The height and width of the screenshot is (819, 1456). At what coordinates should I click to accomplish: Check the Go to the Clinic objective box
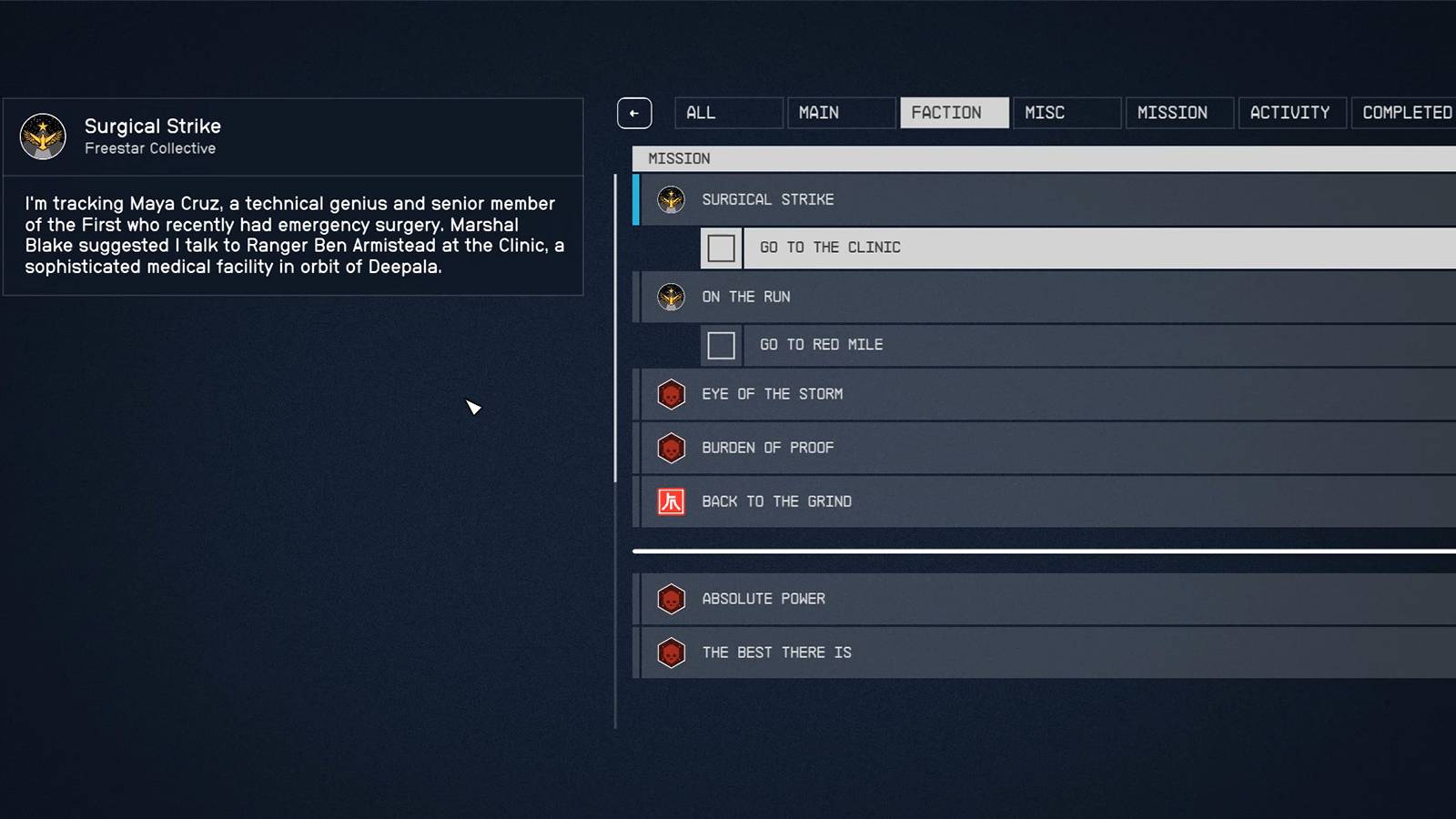(721, 248)
